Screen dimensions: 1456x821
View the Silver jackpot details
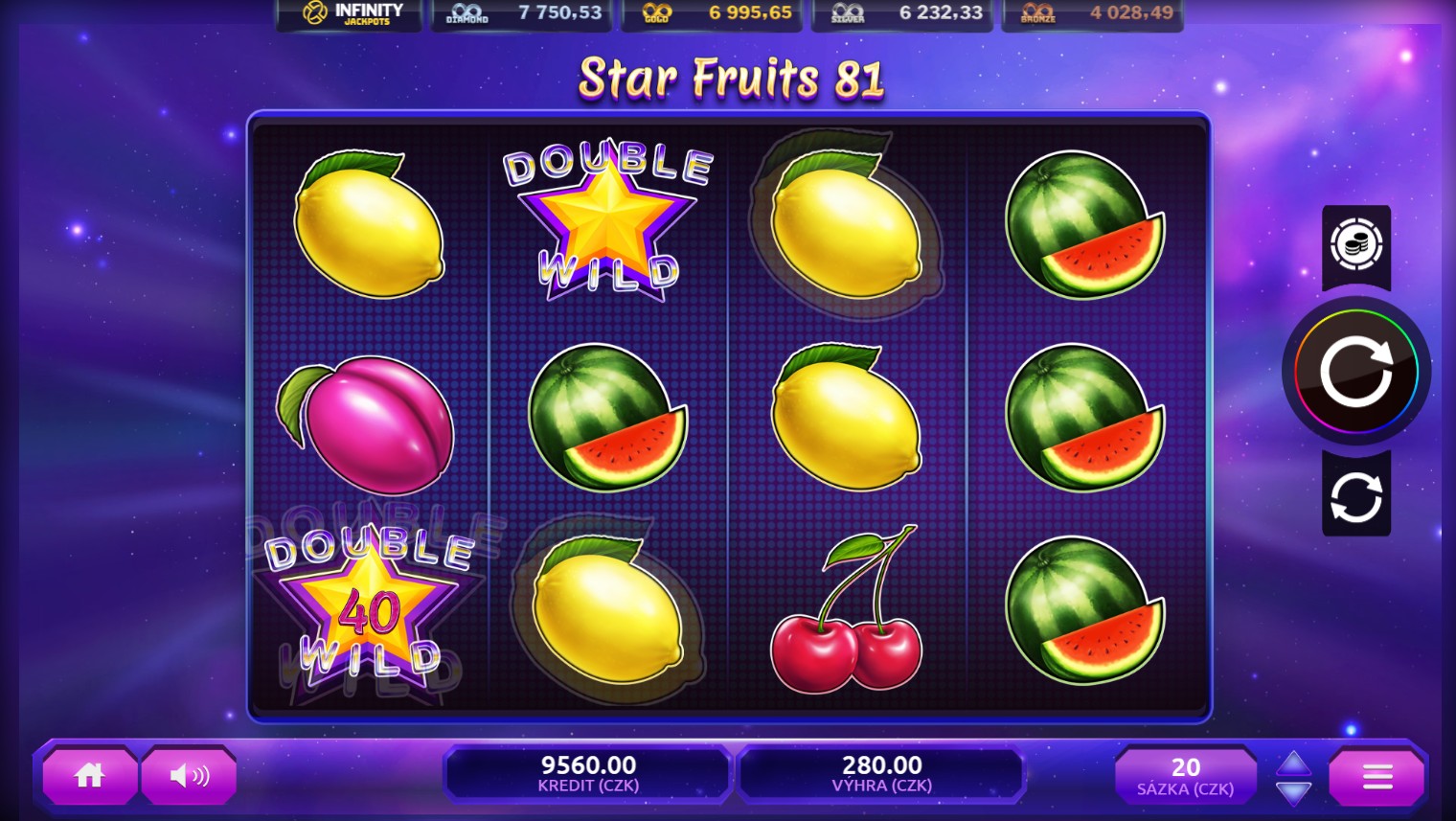click(x=901, y=13)
